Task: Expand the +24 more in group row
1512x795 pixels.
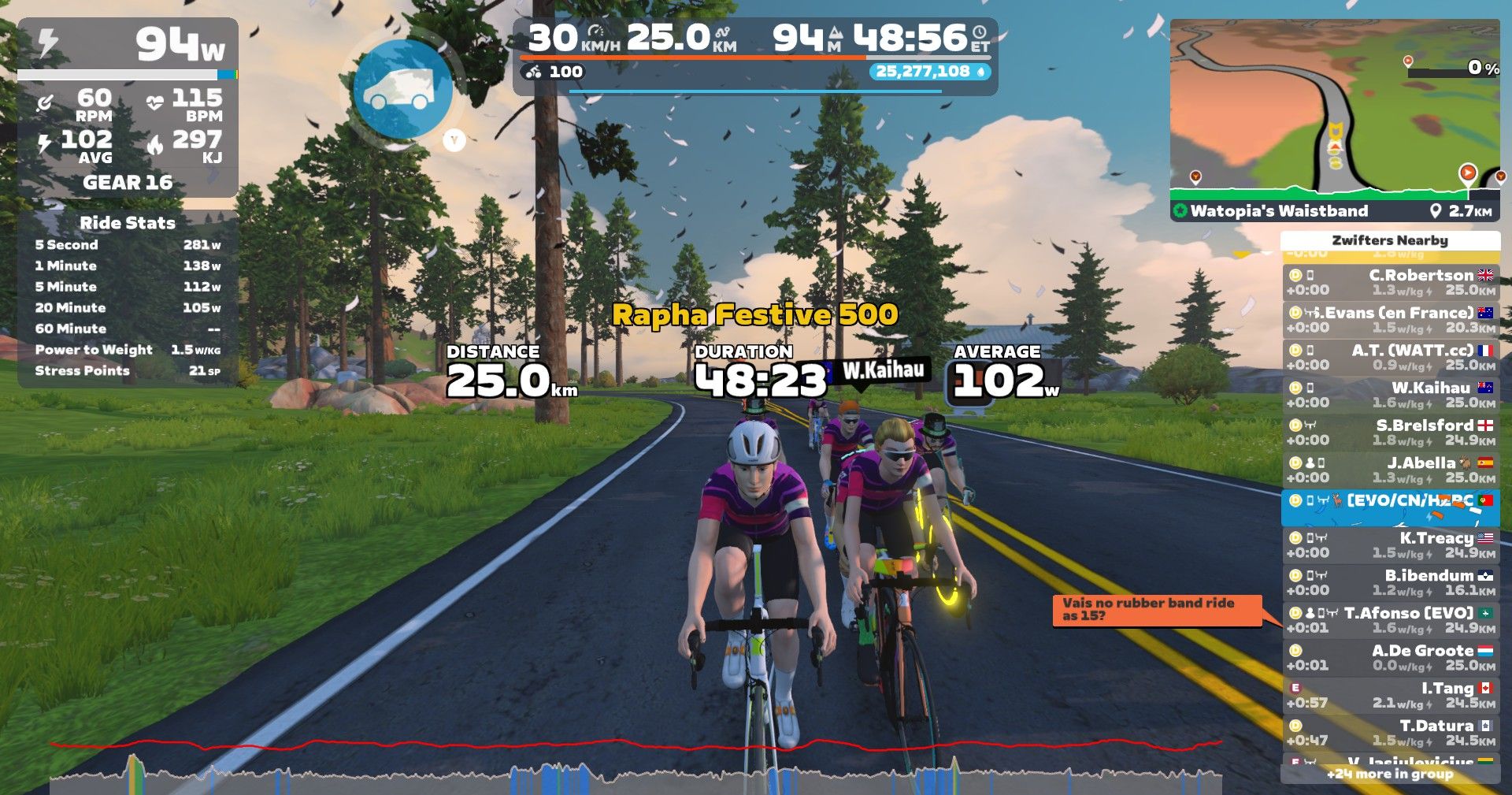Action: pos(1390,774)
